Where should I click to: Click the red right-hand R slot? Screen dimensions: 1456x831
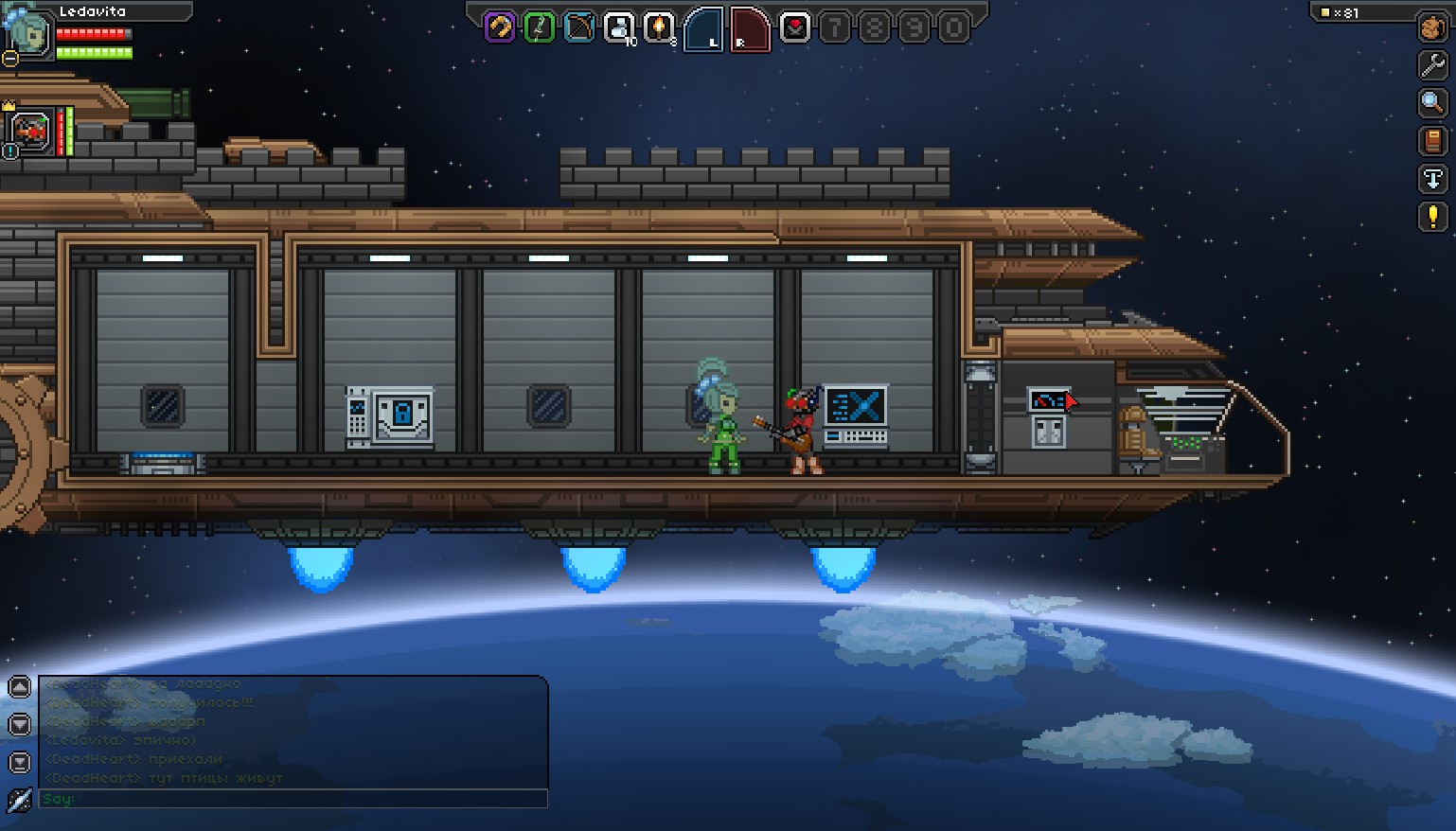(x=749, y=29)
